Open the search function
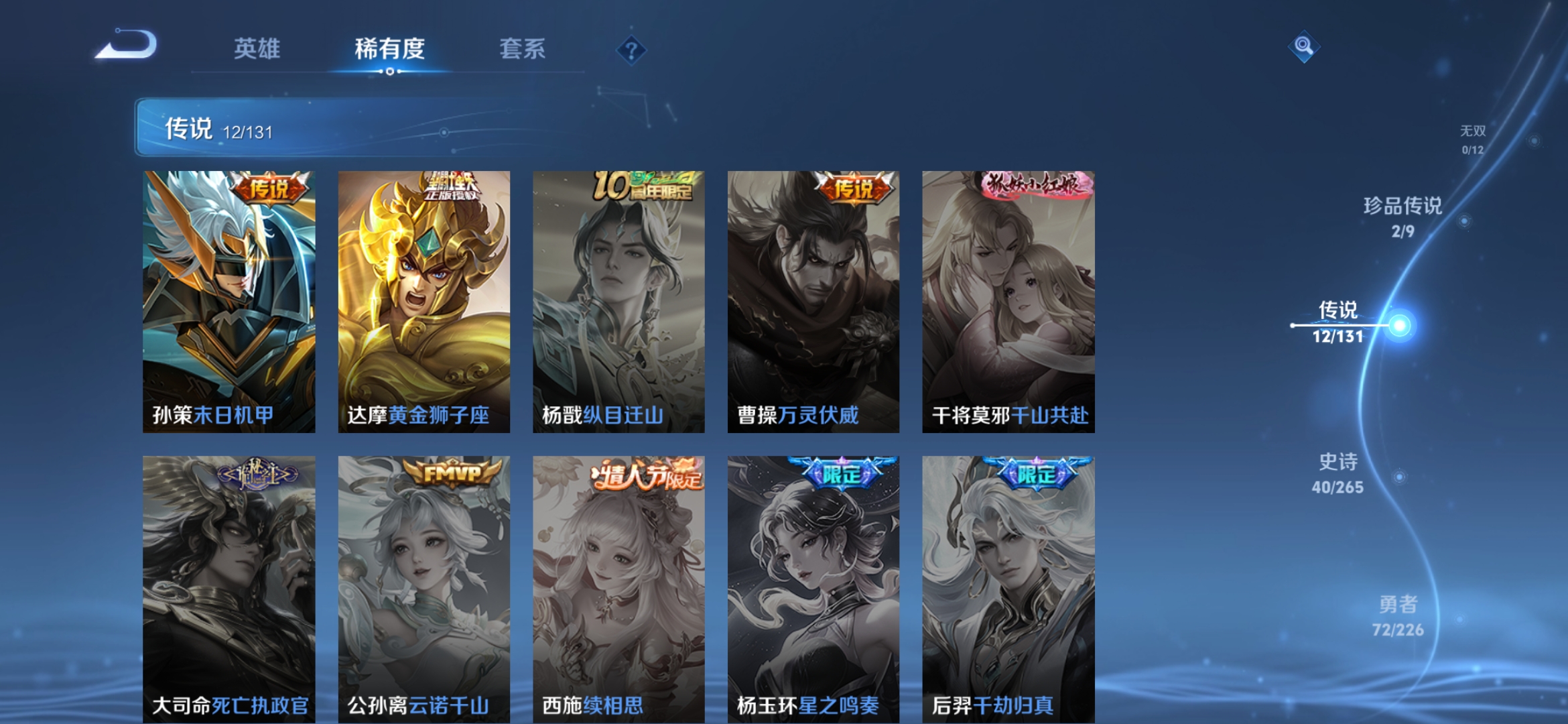The width and height of the screenshot is (1568, 724). click(x=1303, y=47)
